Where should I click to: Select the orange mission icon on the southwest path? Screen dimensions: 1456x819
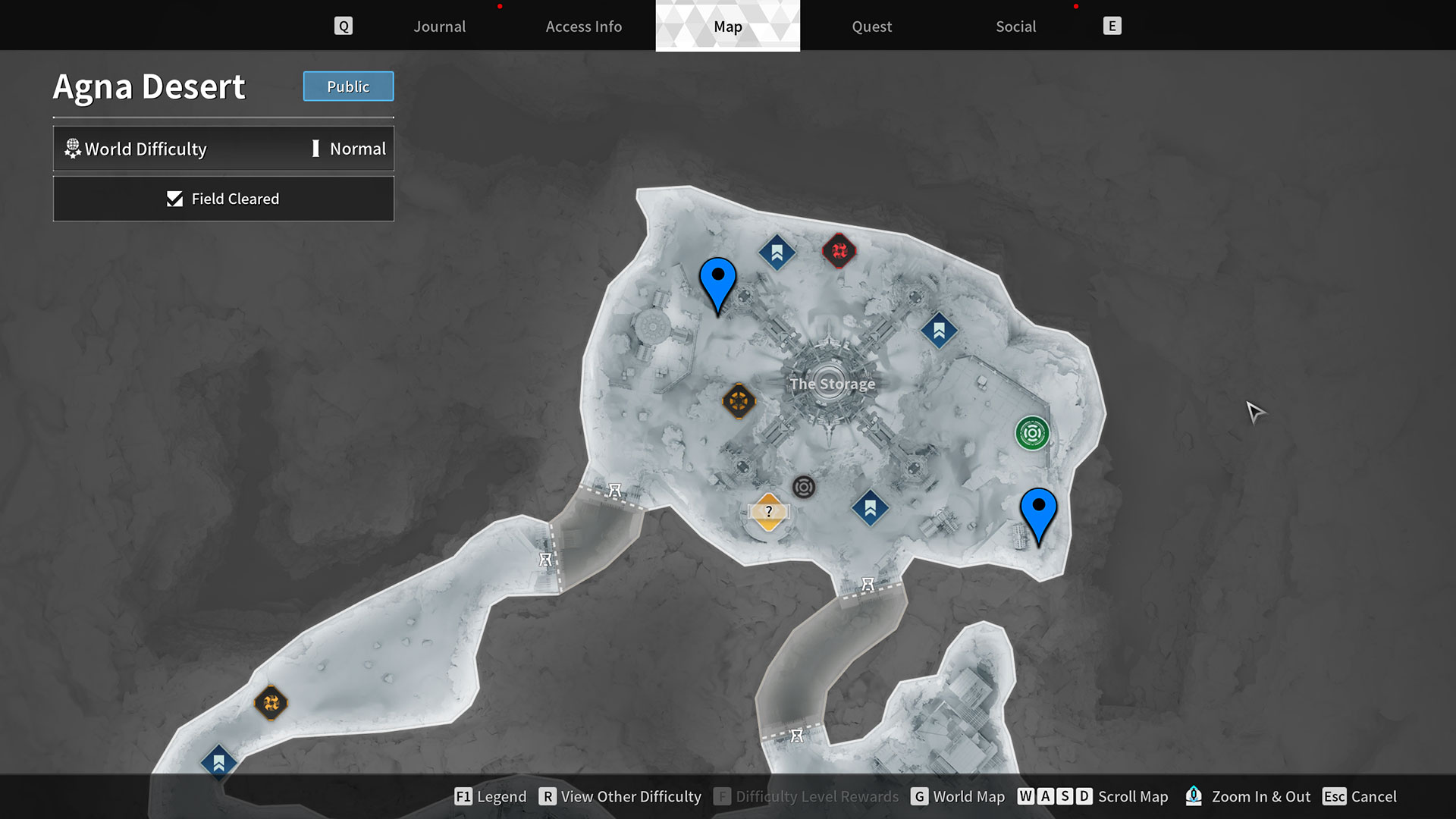pyautogui.click(x=271, y=704)
